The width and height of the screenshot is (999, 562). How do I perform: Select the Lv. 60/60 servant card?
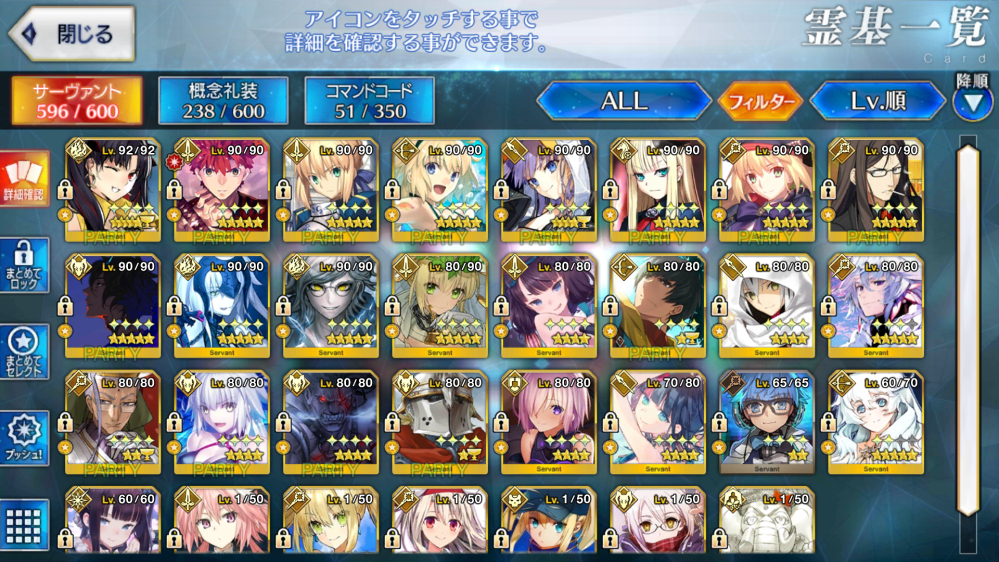point(112,520)
